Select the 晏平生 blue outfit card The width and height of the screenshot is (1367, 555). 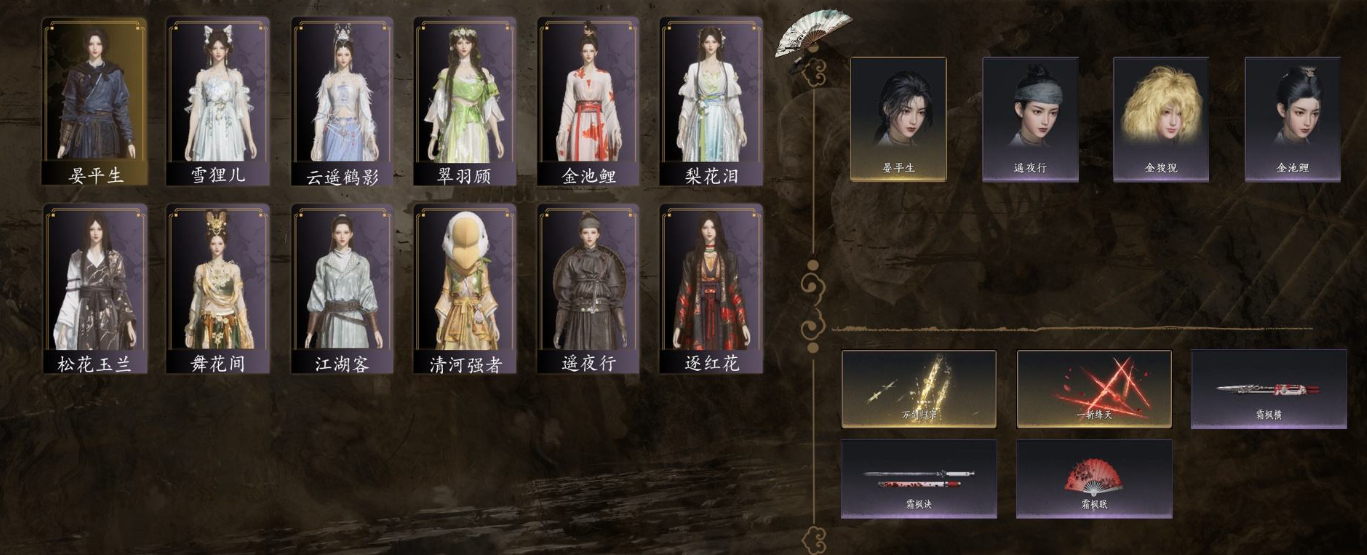click(95, 101)
